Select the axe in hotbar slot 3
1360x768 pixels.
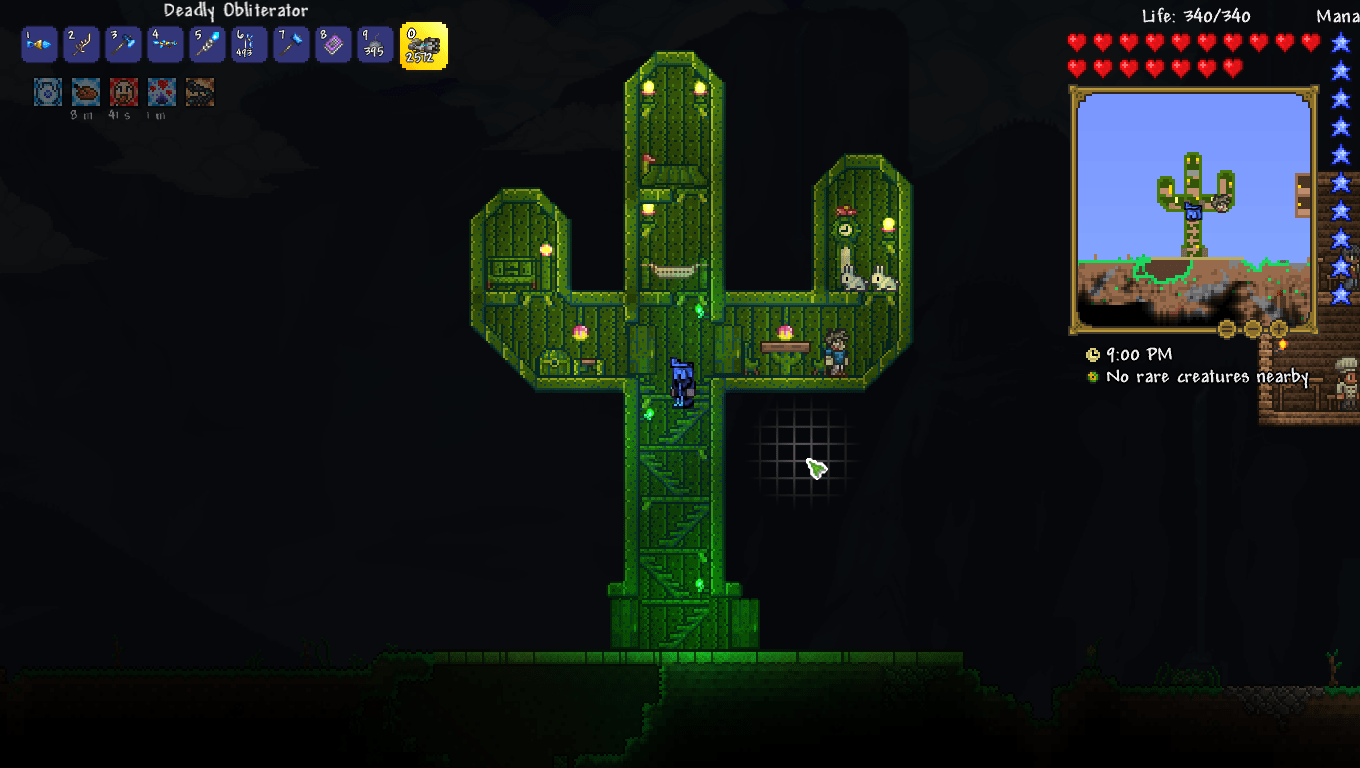[123, 44]
